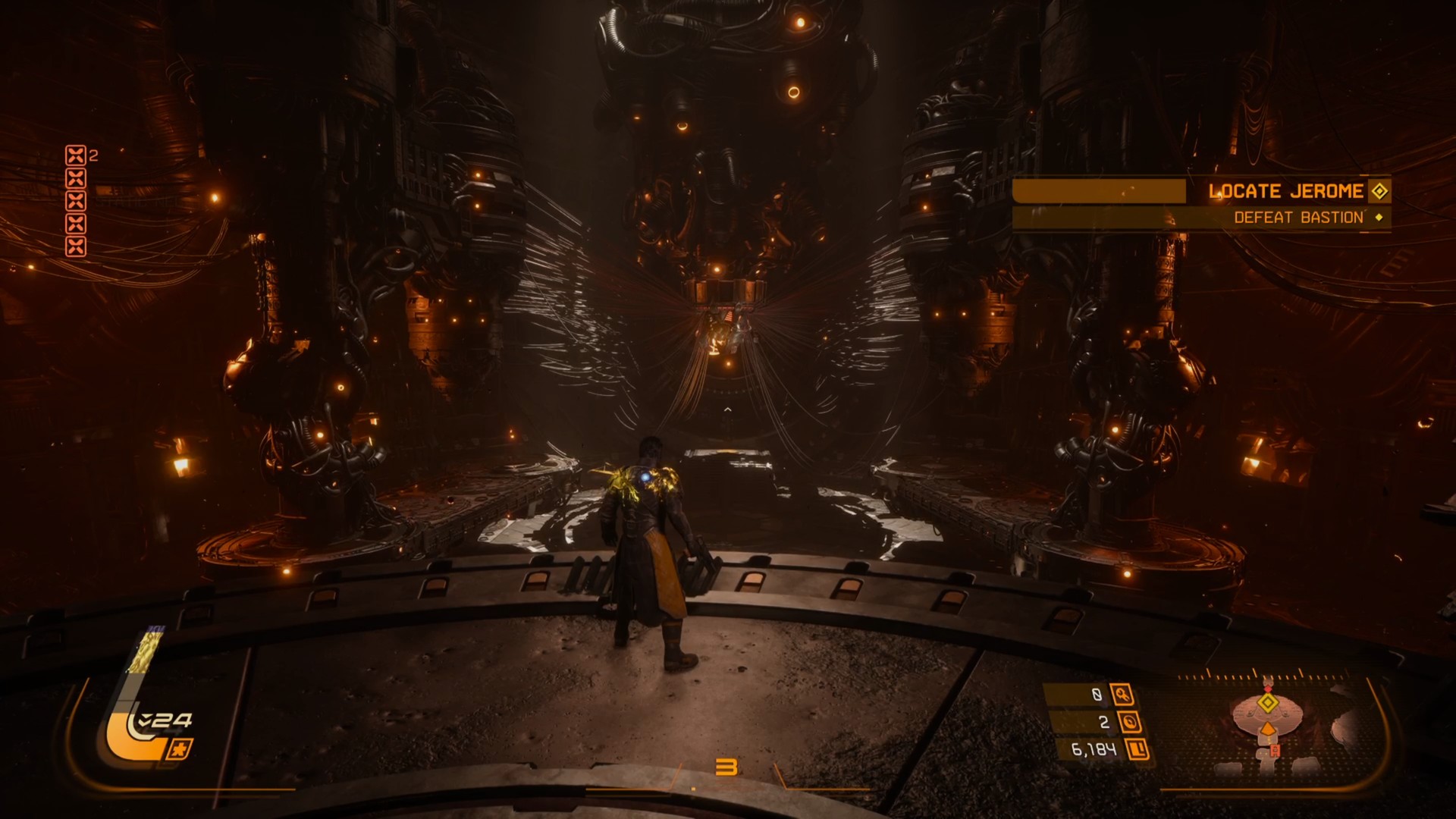Click the credits currency icon
This screenshot has width=1456, height=819.
tap(1137, 750)
